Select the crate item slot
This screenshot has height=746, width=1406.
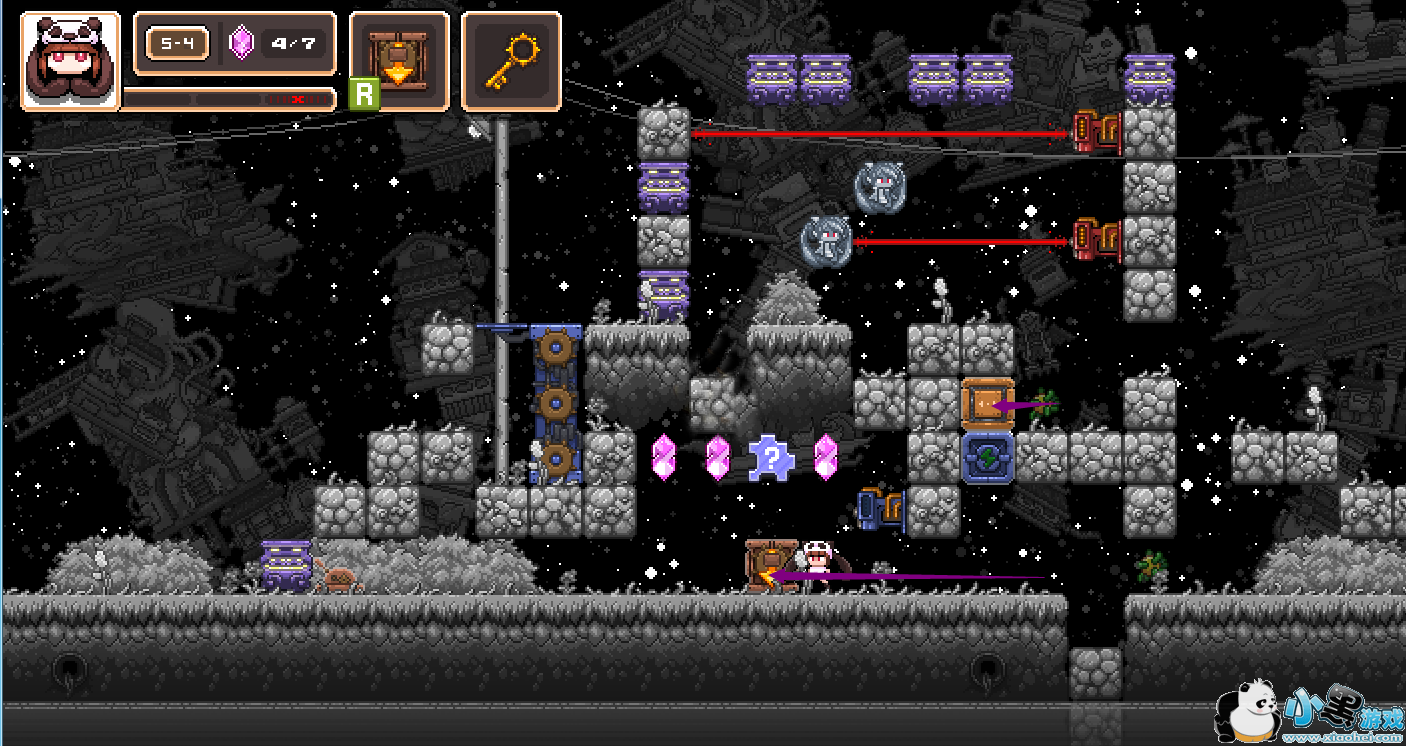click(x=399, y=61)
